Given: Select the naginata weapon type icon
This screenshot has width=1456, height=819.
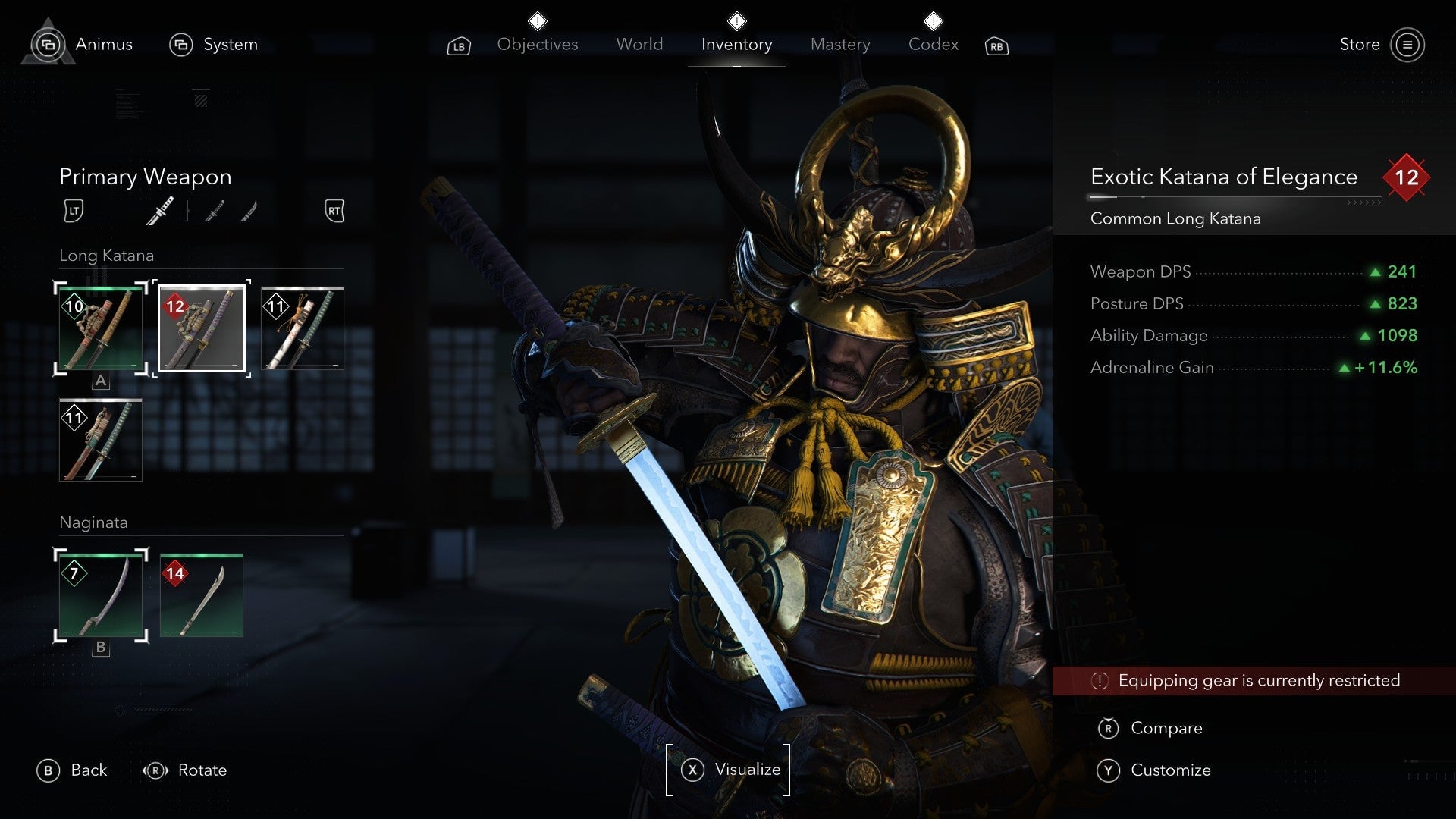Looking at the screenshot, I should click(250, 211).
